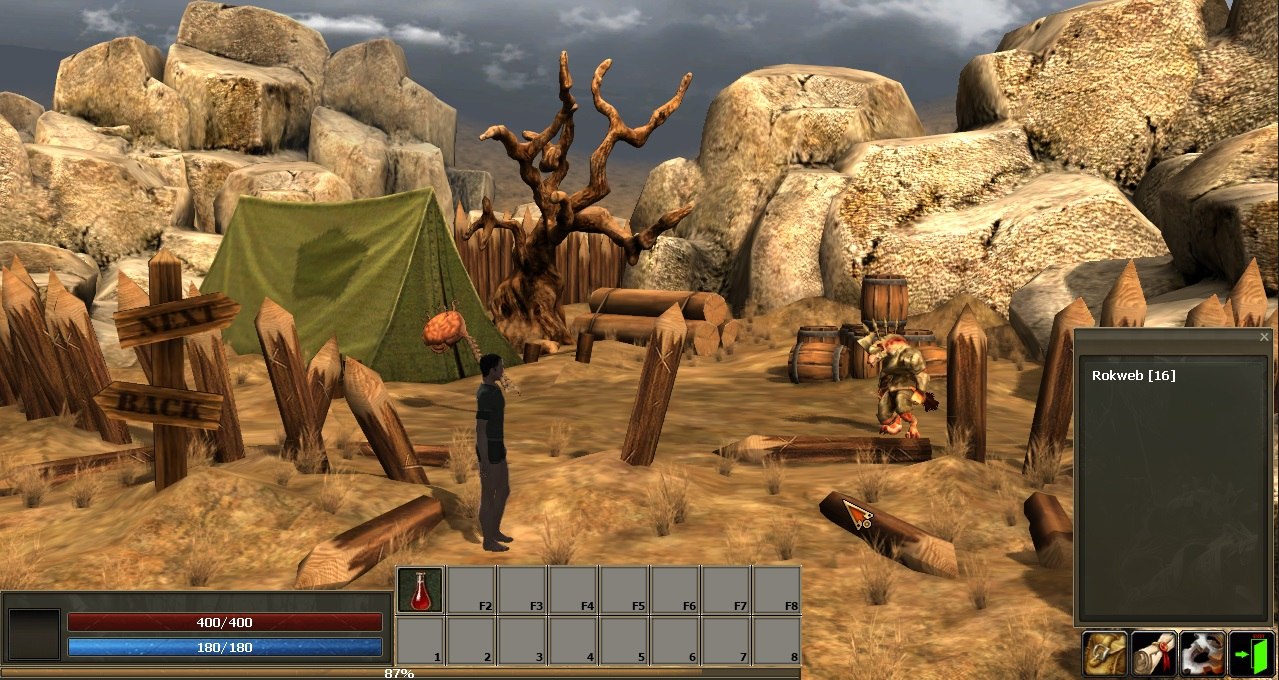Click the empty character portrait frame
The image size is (1279, 680).
pyautogui.click(x=34, y=634)
